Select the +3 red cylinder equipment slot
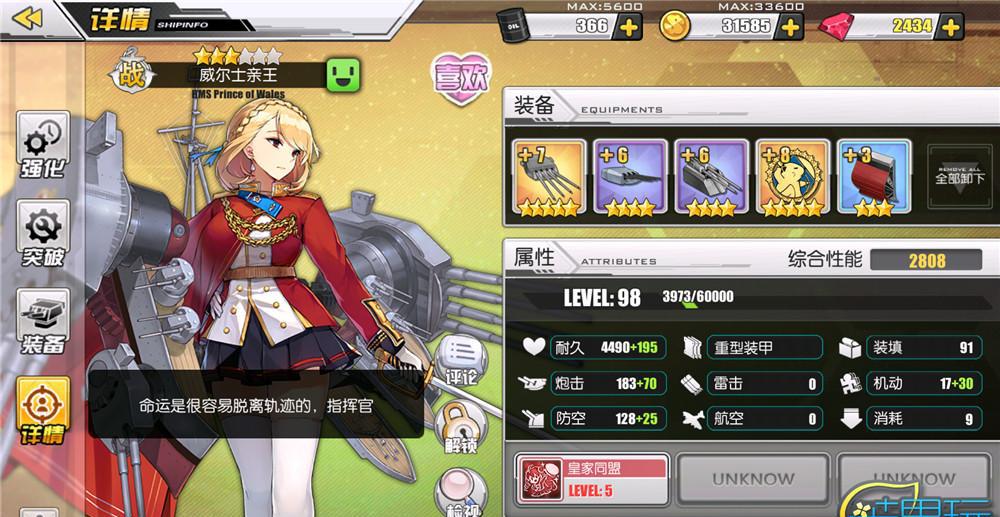Screen dimensions: 1000x517 (872, 179)
